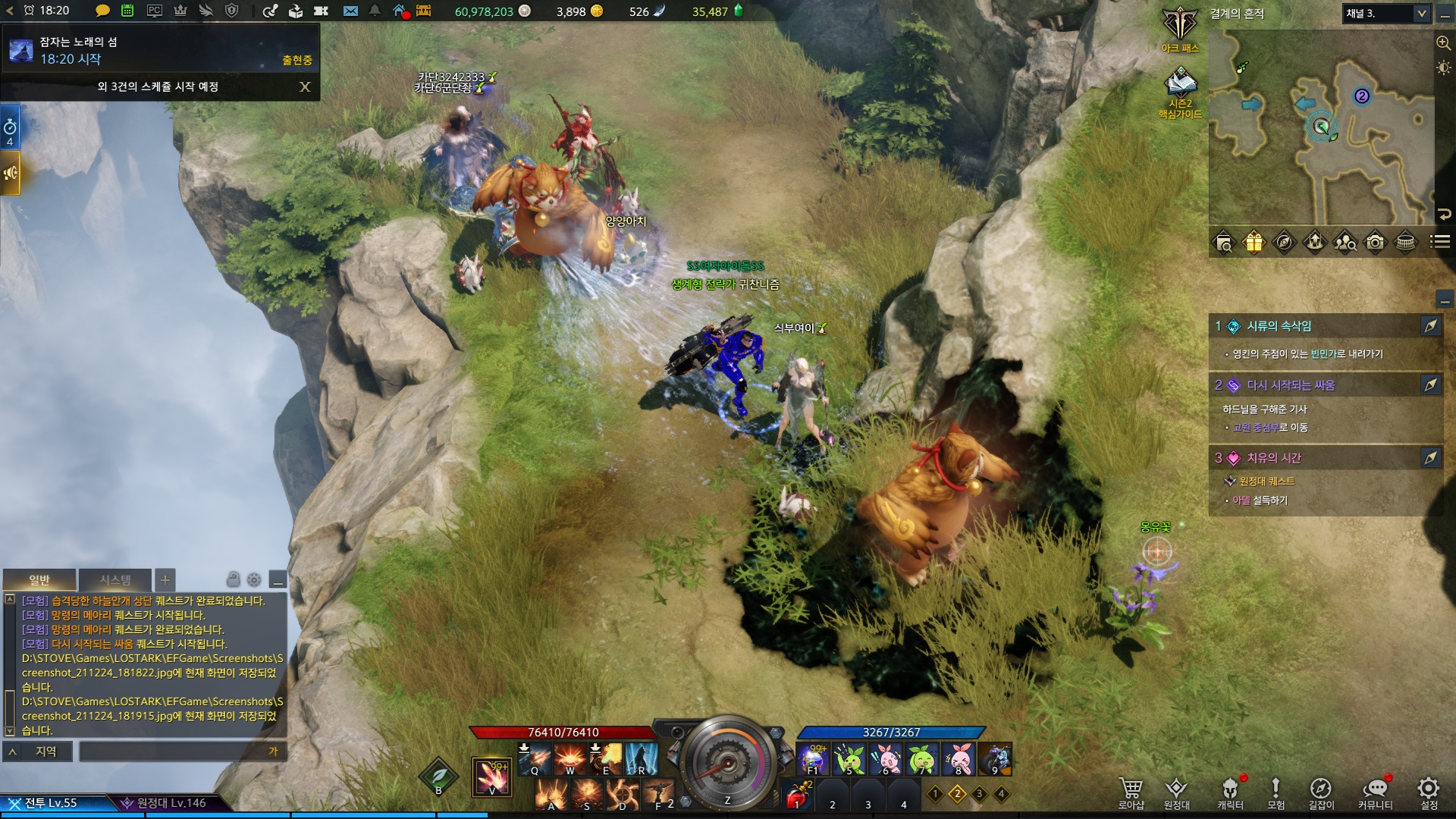Select the 다시 시작되는 싸움 quest entry
The image size is (1456, 819).
[x=1290, y=385]
